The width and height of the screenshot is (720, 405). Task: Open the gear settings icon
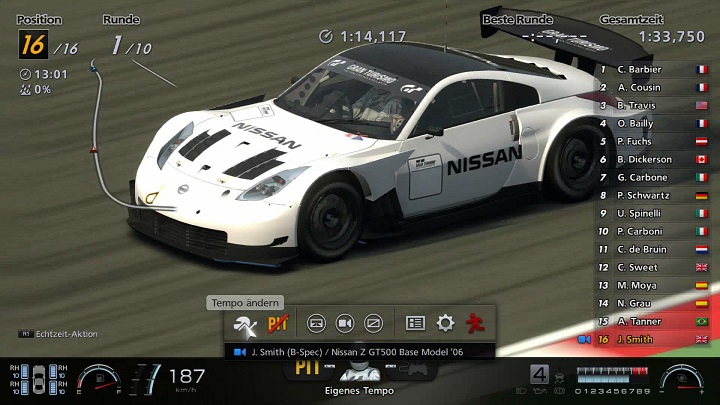445,323
